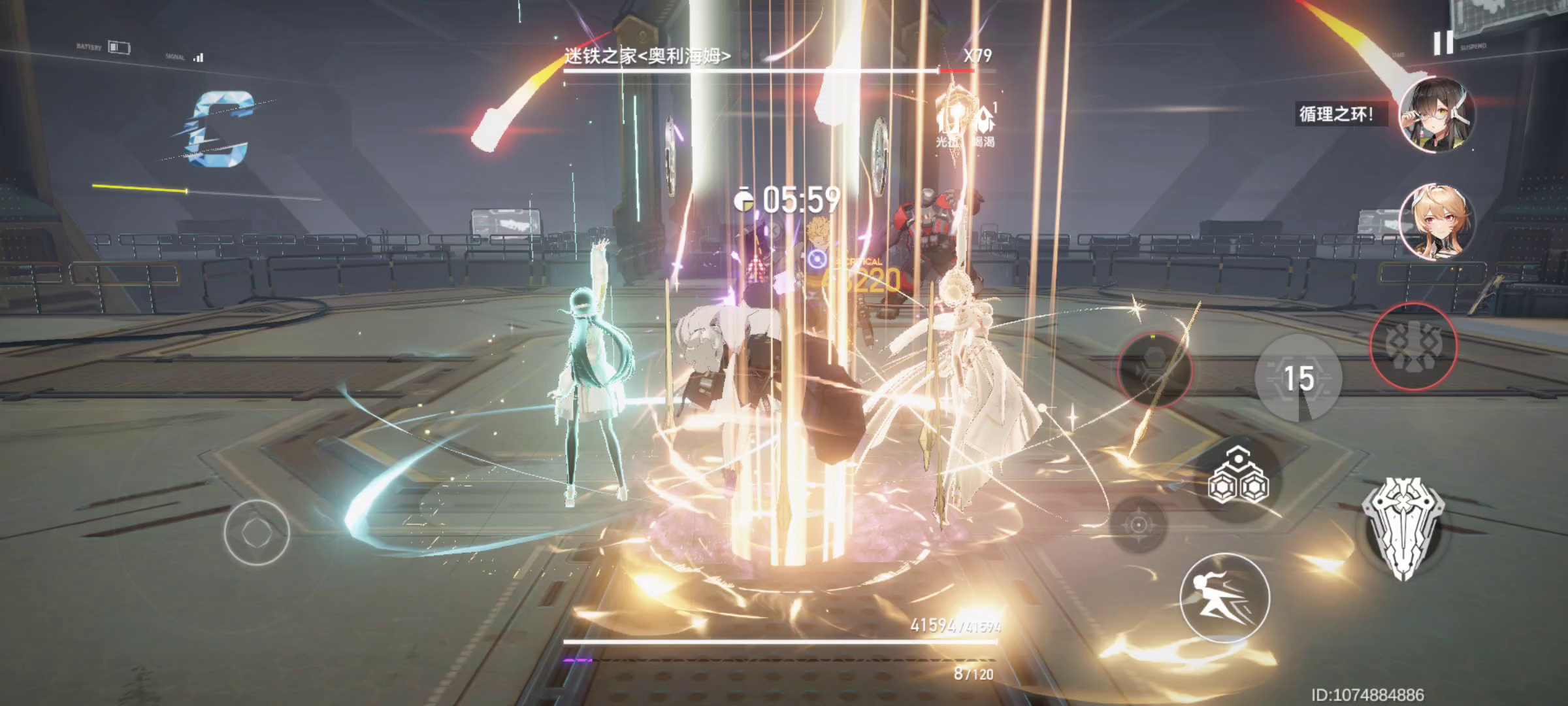Switch to the blonde teammate portrait
The width and height of the screenshot is (1568, 706).
(1436, 222)
